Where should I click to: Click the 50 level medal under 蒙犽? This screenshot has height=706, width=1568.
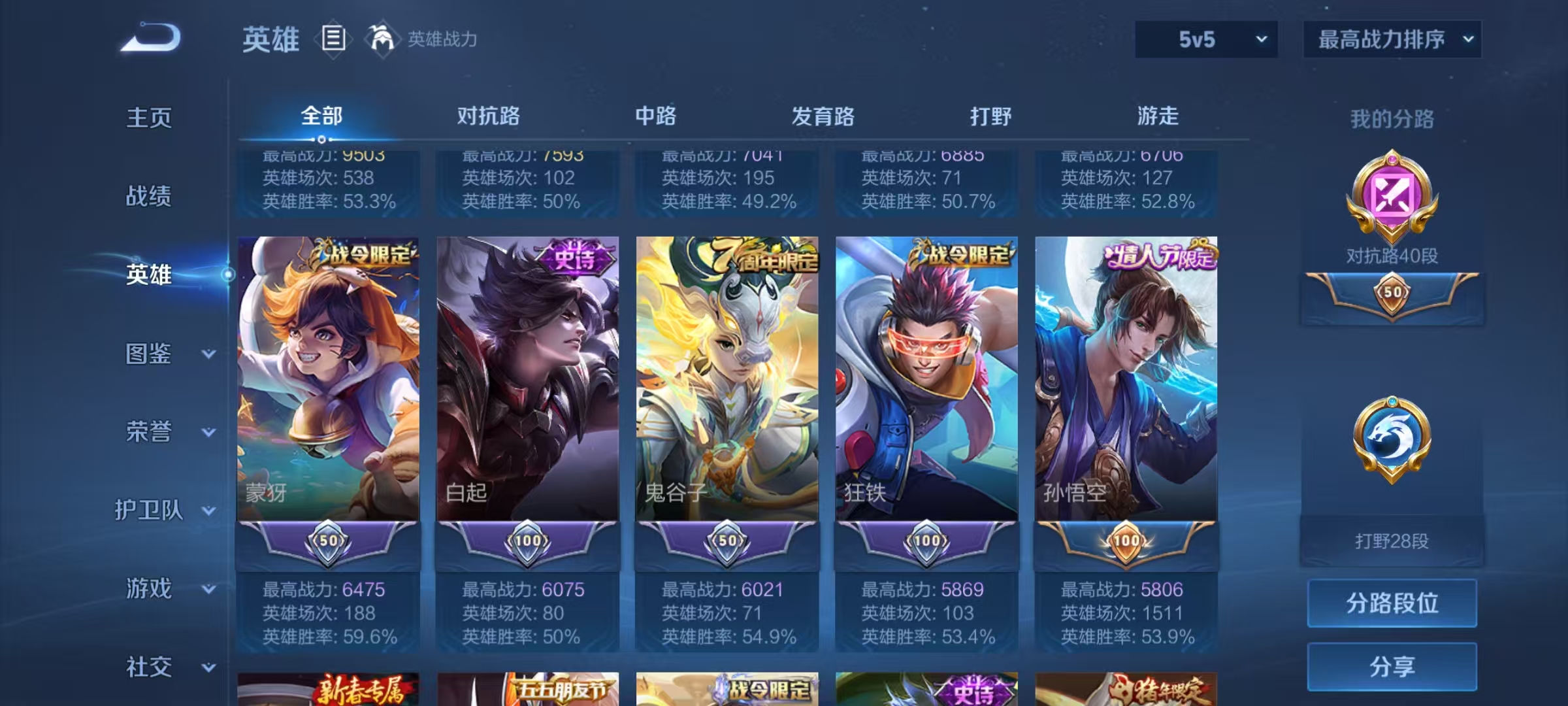tap(329, 540)
